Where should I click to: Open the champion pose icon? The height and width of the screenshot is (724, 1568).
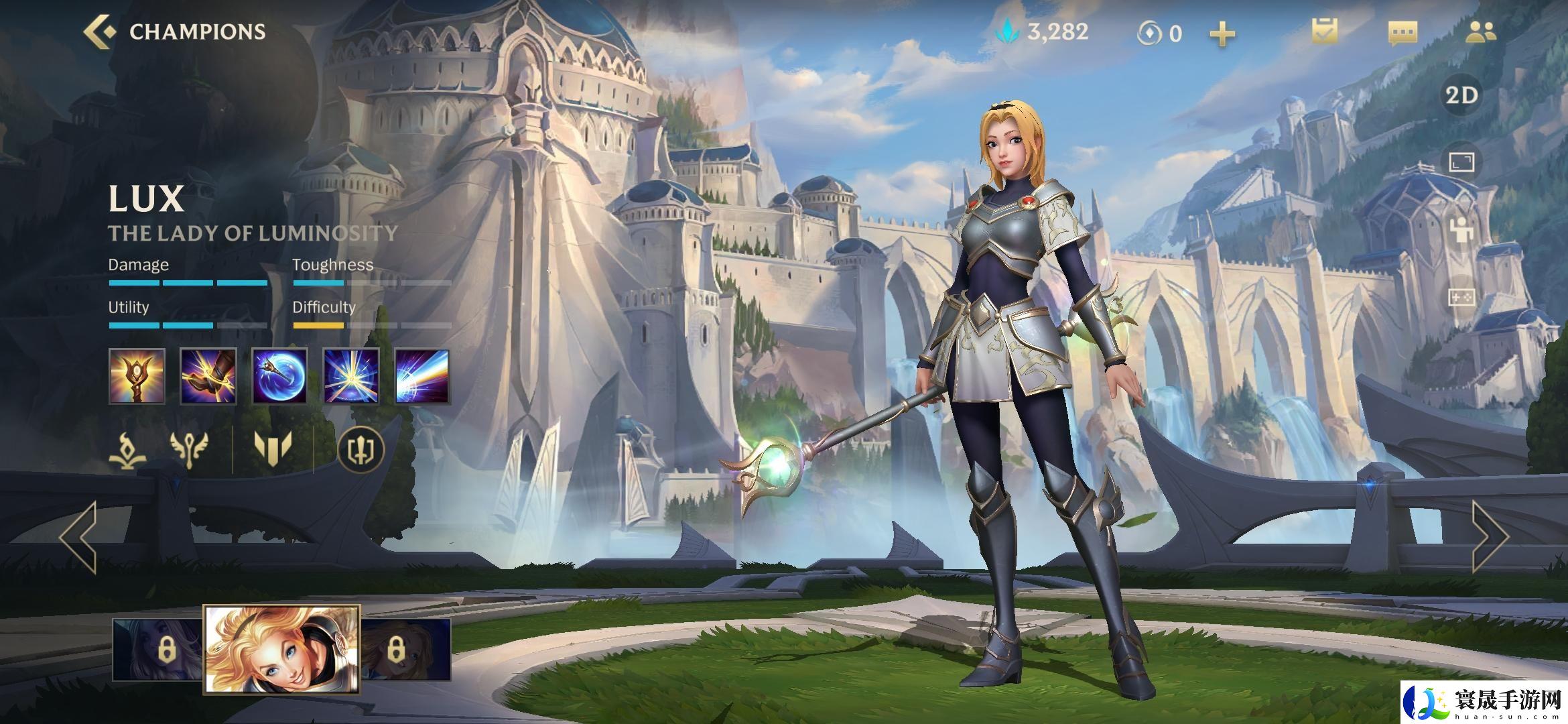(x=1461, y=230)
